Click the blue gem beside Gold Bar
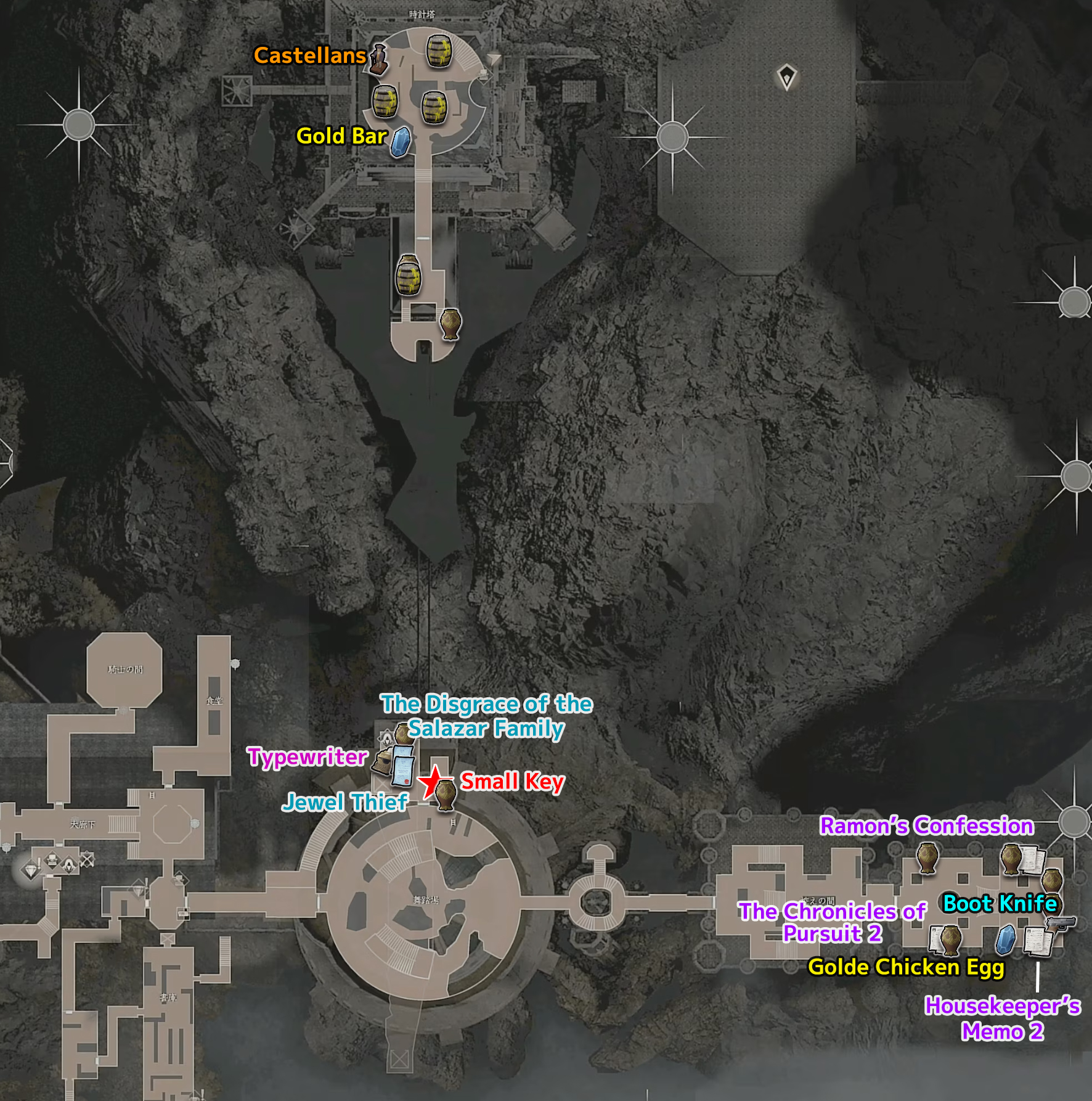Image resolution: width=1092 pixels, height=1101 pixels. tap(401, 142)
